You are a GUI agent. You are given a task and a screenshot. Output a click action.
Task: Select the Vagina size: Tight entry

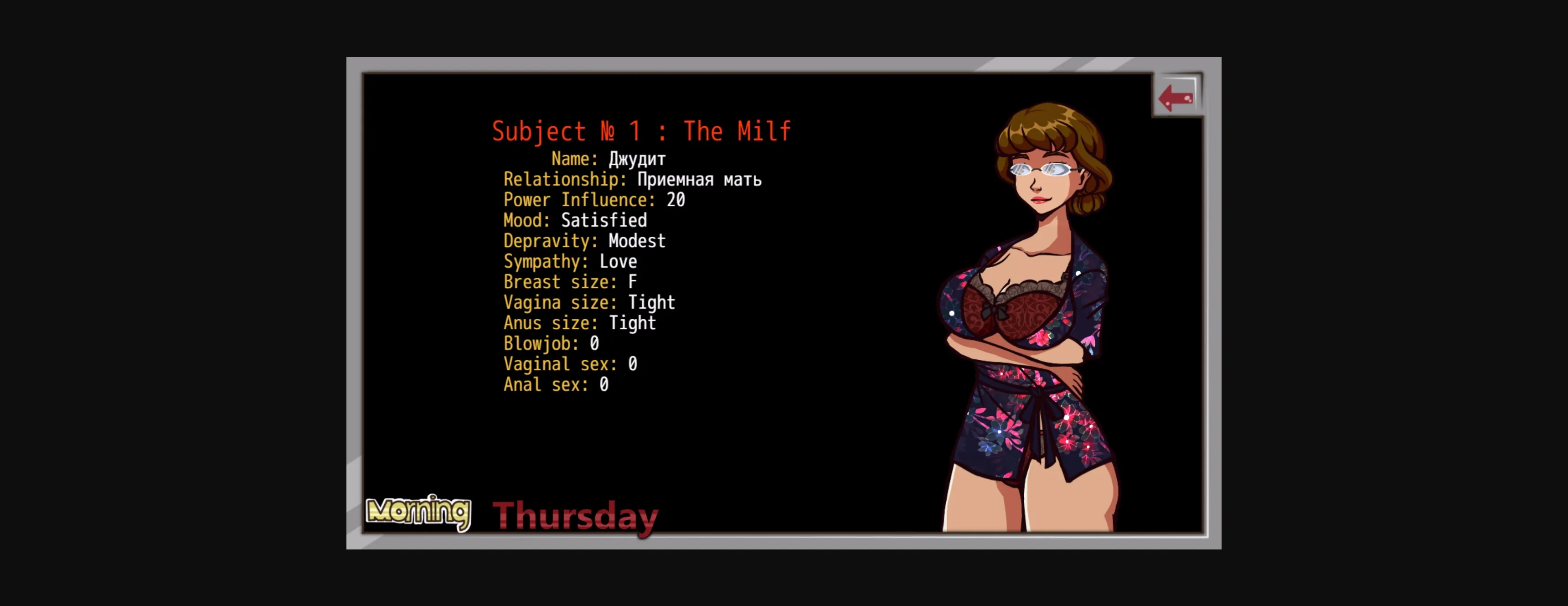pos(588,303)
